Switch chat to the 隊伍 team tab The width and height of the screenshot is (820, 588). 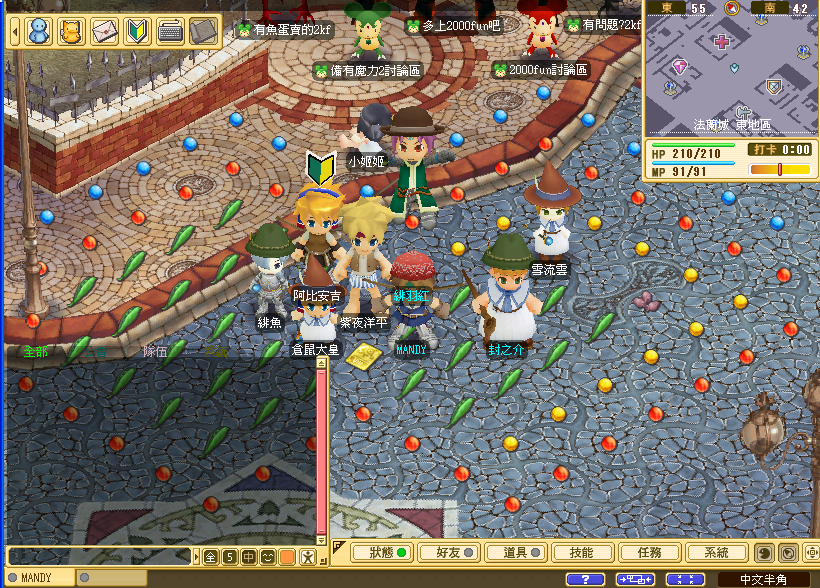(155, 352)
